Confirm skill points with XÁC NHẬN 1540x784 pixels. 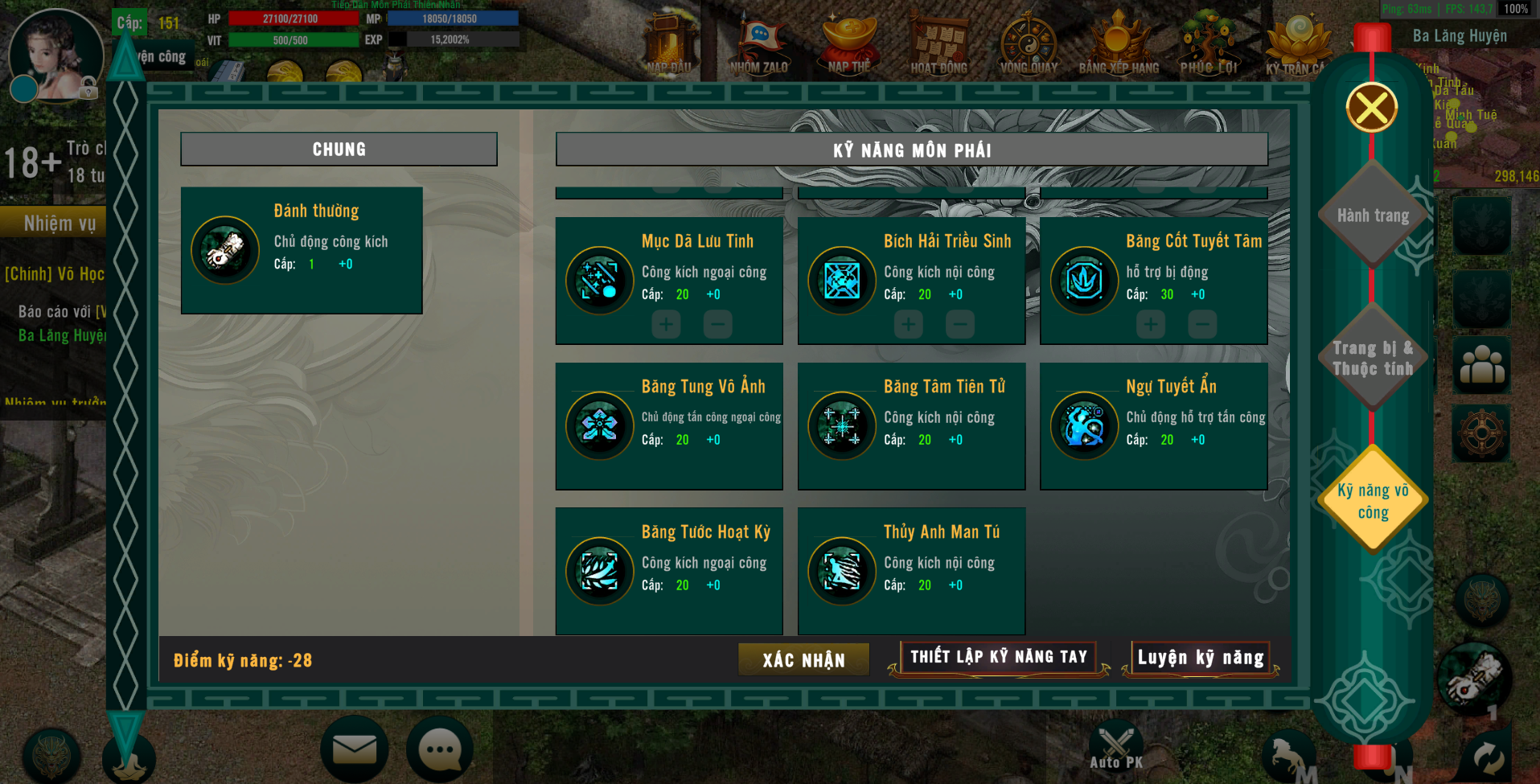tap(803, 660)
